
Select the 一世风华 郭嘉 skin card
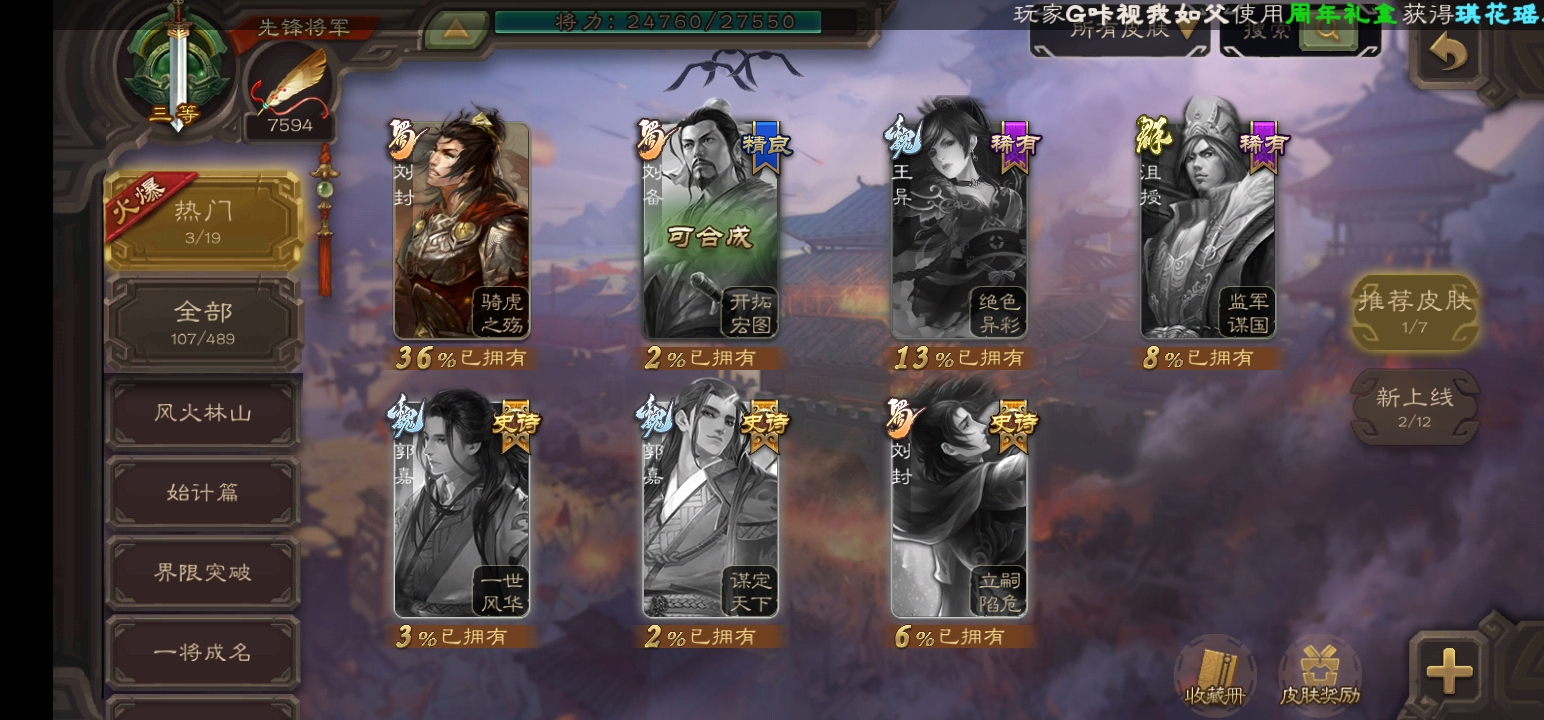pos(461,510)
